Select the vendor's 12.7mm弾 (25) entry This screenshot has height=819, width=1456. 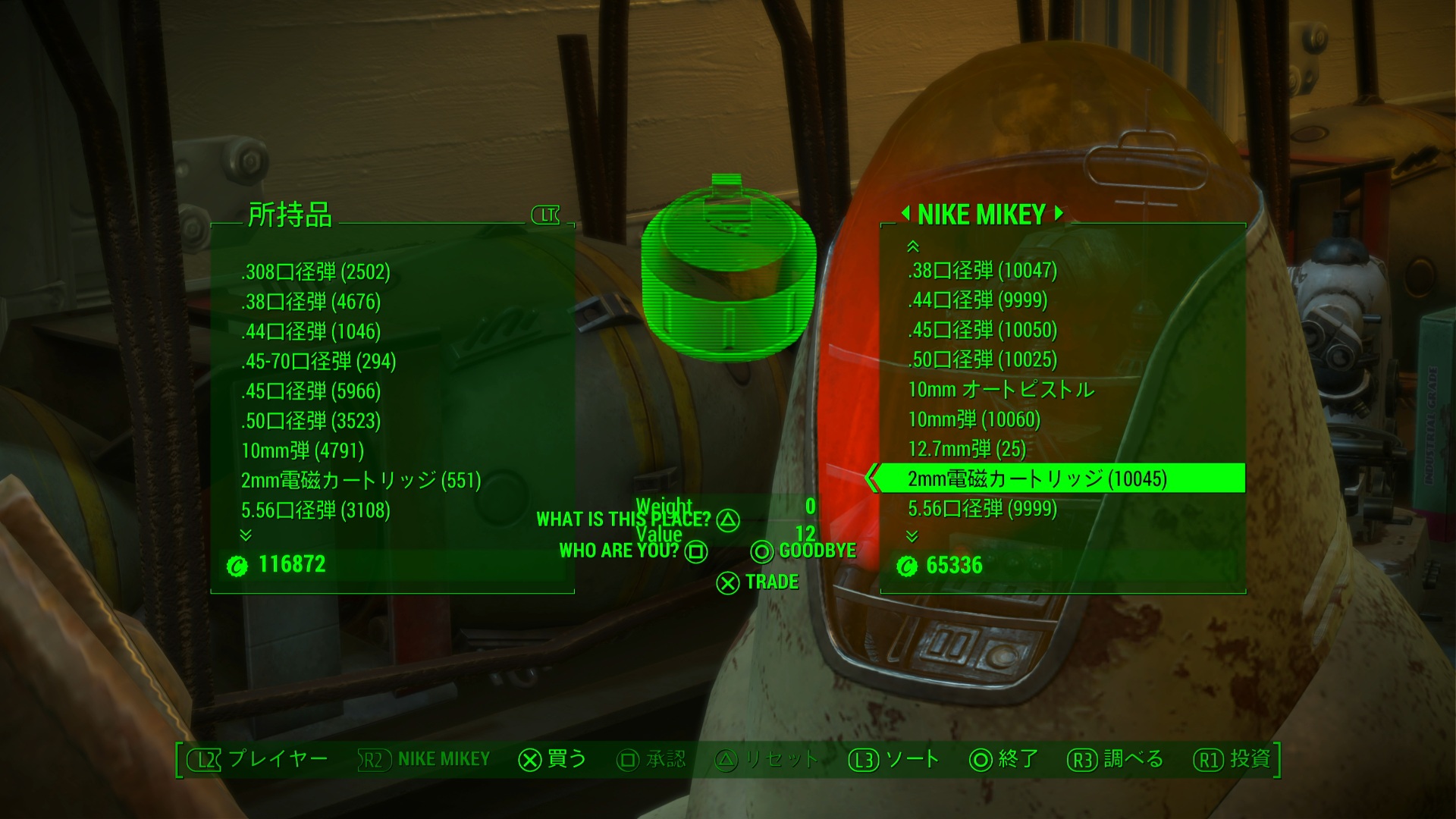coord(967,449)
